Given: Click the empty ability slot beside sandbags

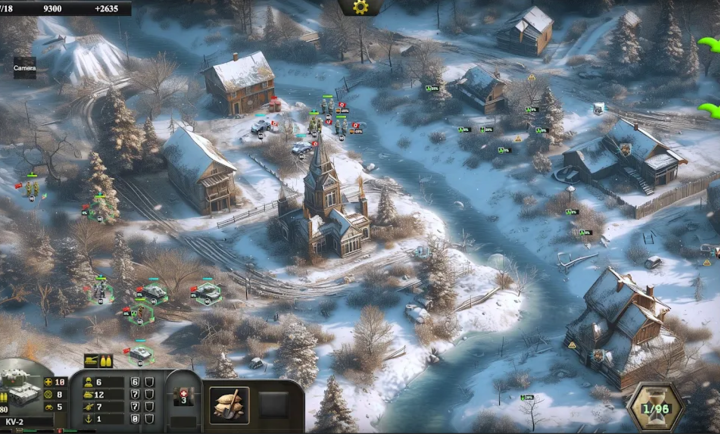Looking at the screenshot, I should click(x=274, y=405).
